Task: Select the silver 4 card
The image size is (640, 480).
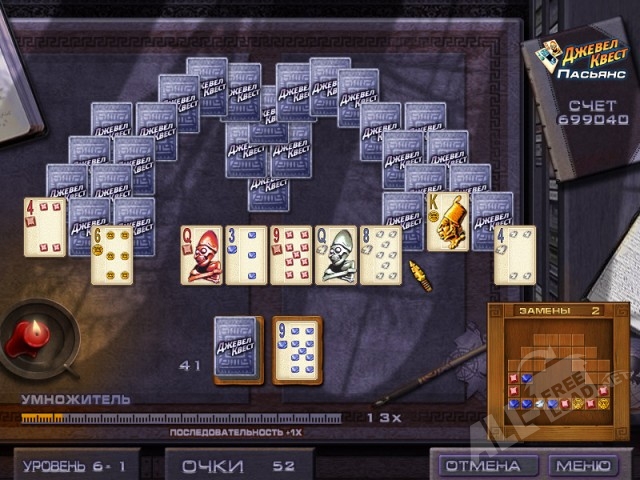Action: coord(515,255)
